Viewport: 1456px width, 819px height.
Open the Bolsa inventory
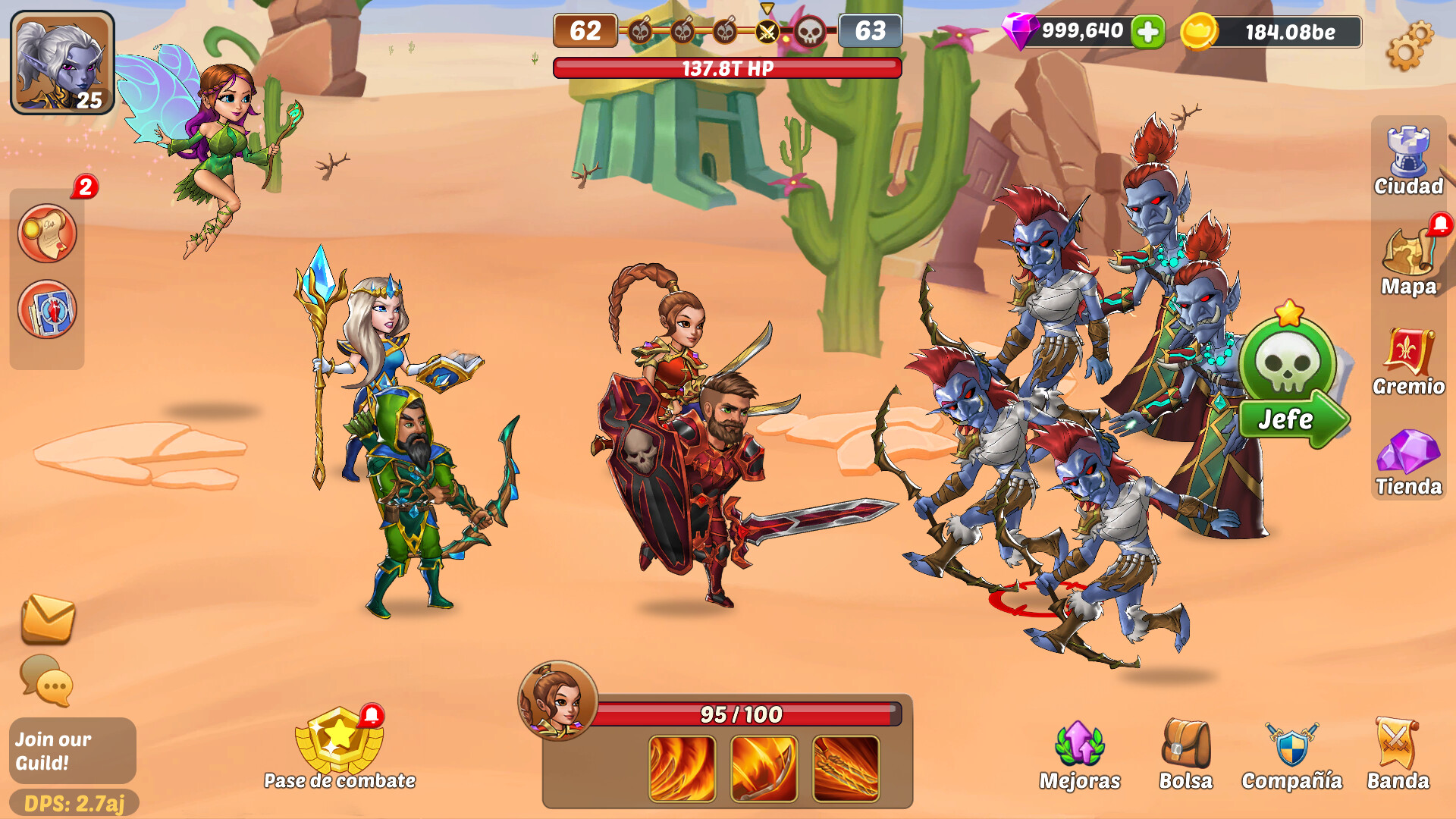coord(1186,747)
